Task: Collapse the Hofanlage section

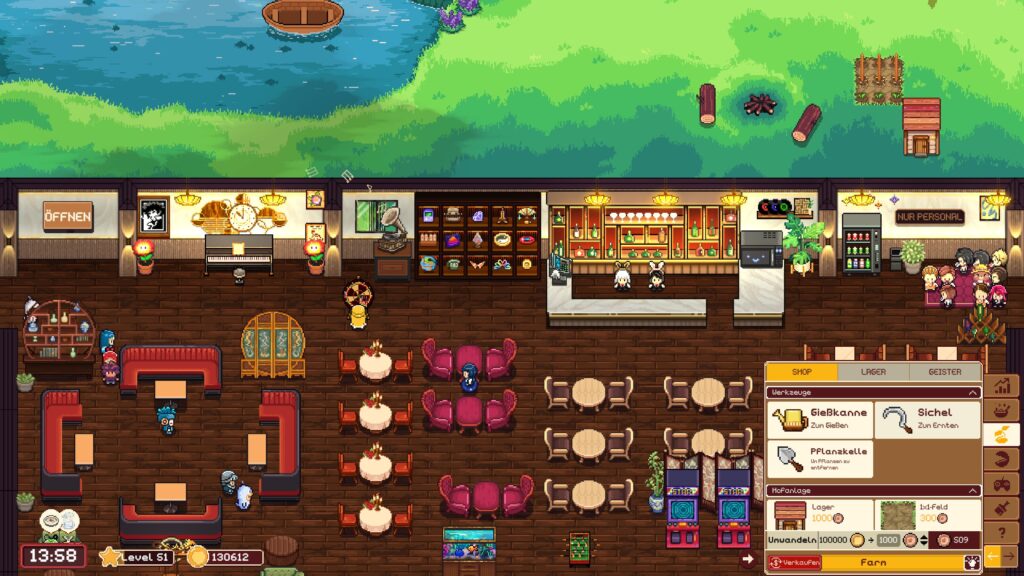Action: [974, 490]
